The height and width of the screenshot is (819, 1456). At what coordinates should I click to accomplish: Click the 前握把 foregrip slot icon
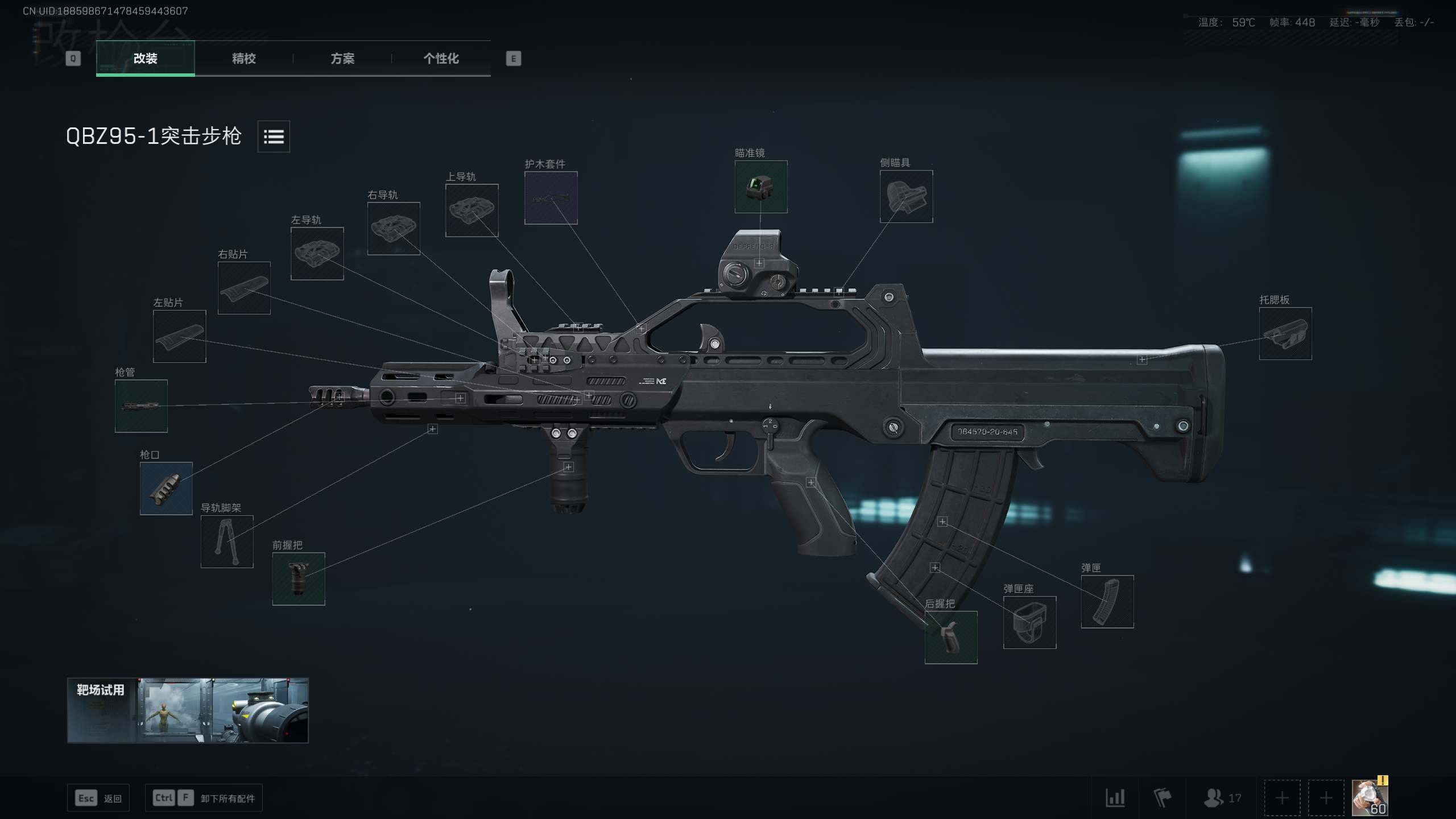(x=298, y=578)
